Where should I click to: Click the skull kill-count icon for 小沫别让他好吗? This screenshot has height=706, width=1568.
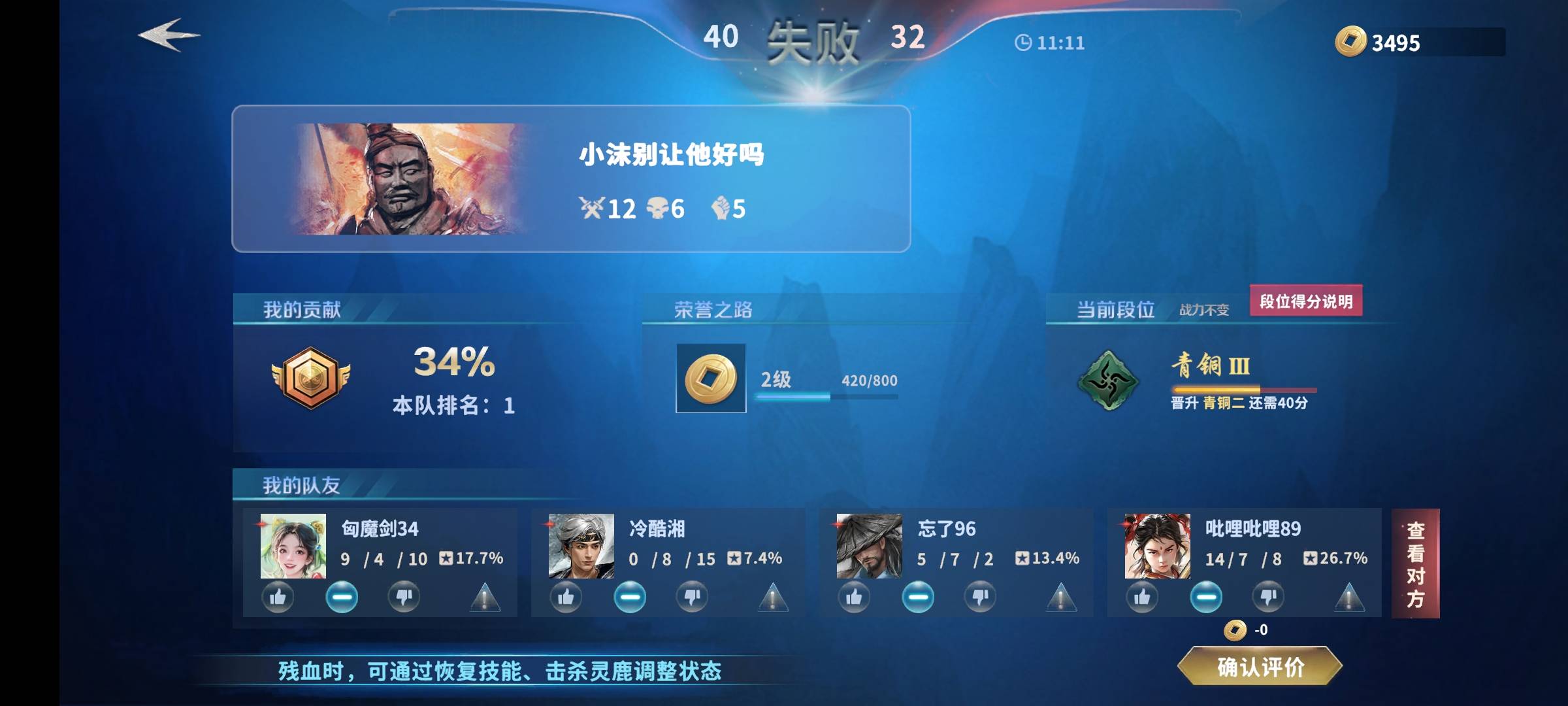(658, 209)
